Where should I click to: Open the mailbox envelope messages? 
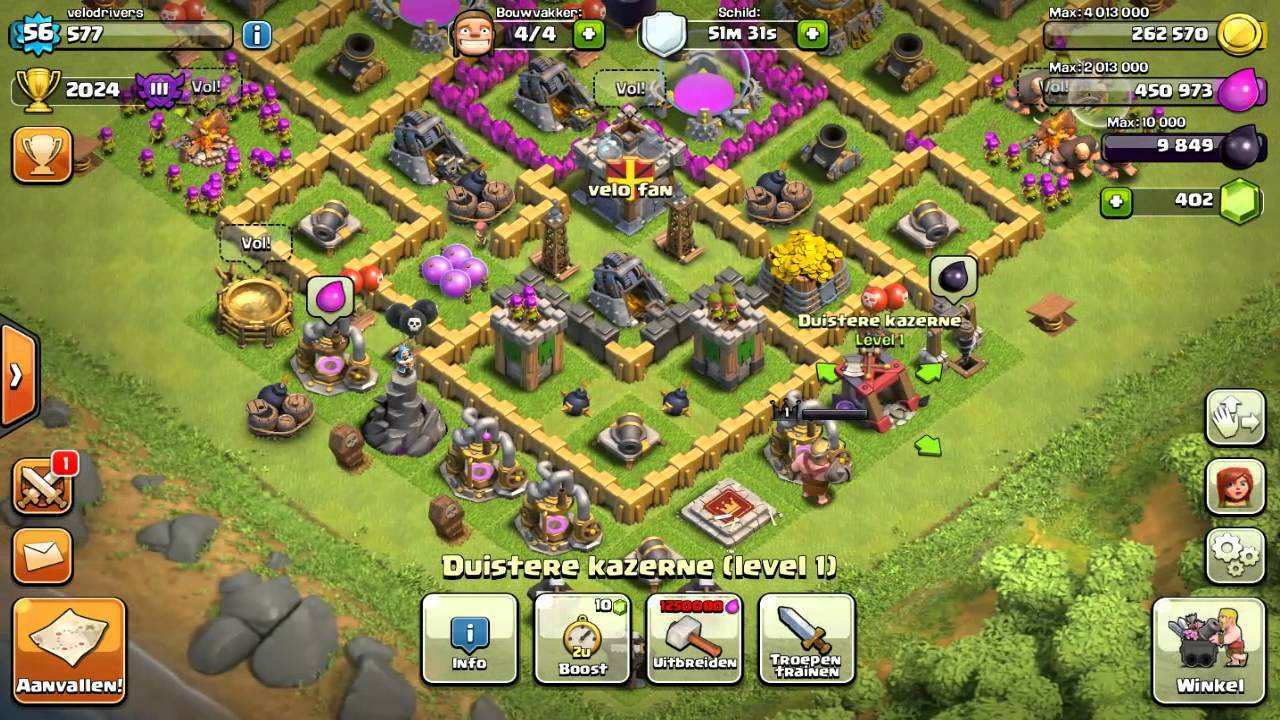tap(42, 556)
